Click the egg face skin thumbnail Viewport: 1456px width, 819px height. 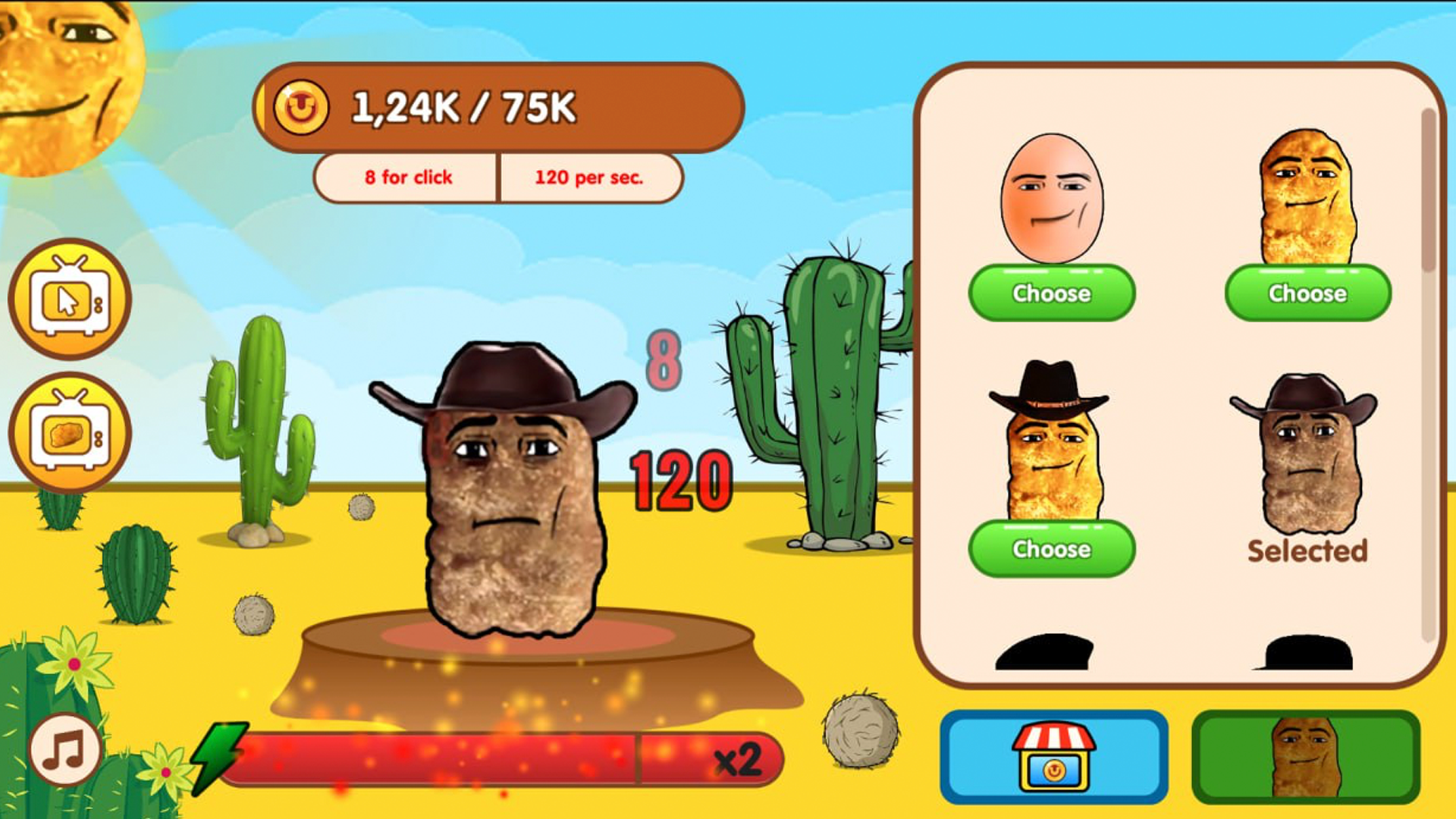click(1054, 199)
